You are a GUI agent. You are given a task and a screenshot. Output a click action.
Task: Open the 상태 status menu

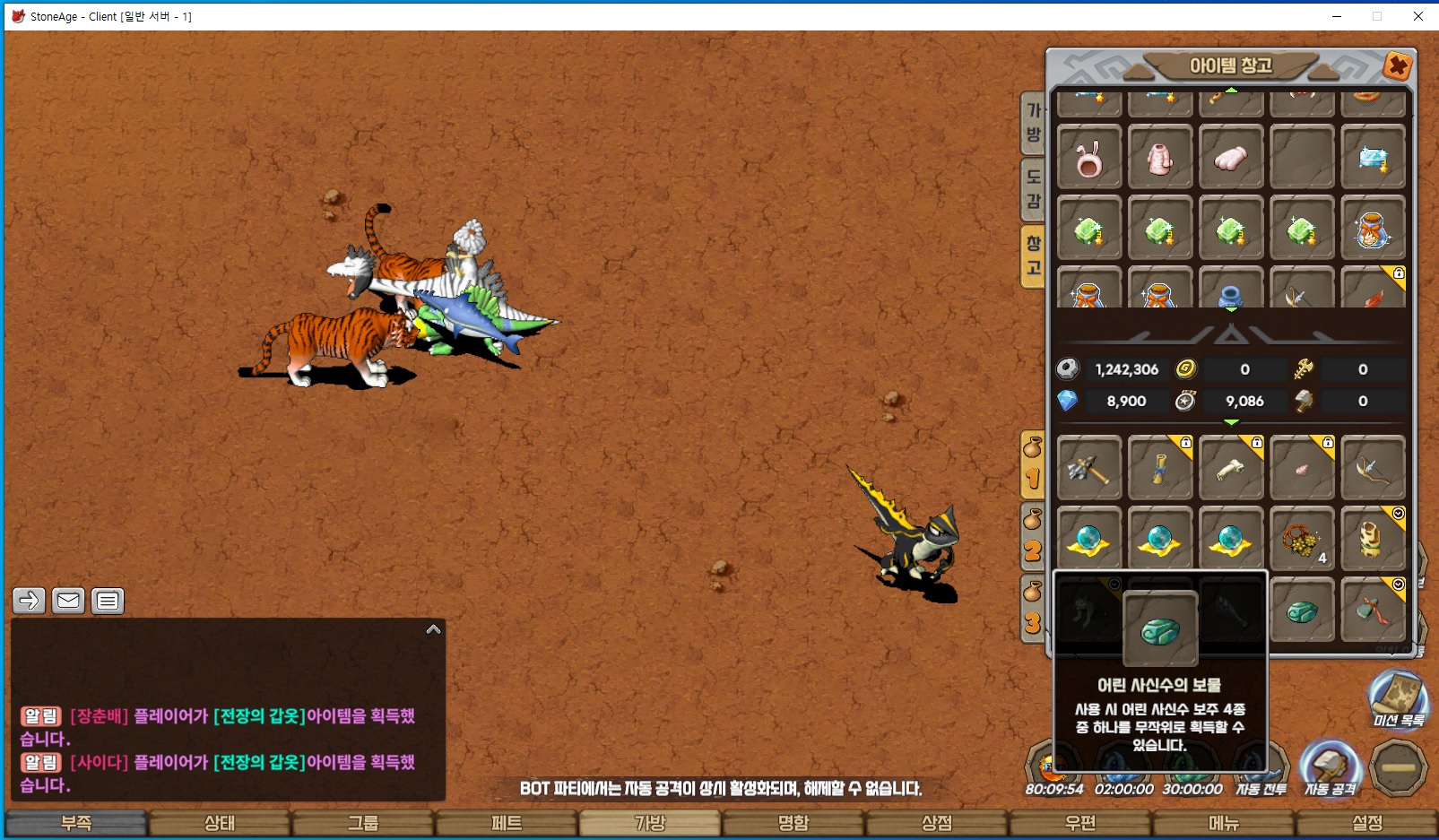220,823
